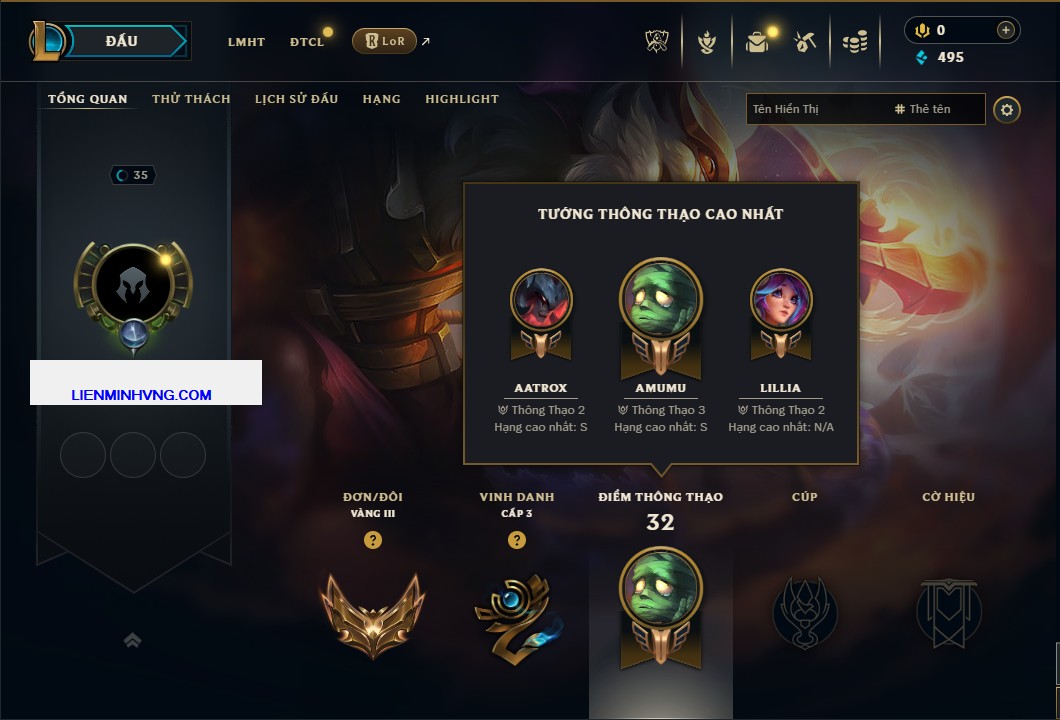The image size is (1060, 720).
Task: Launch the LoR link button
Action: click(384, 41)
